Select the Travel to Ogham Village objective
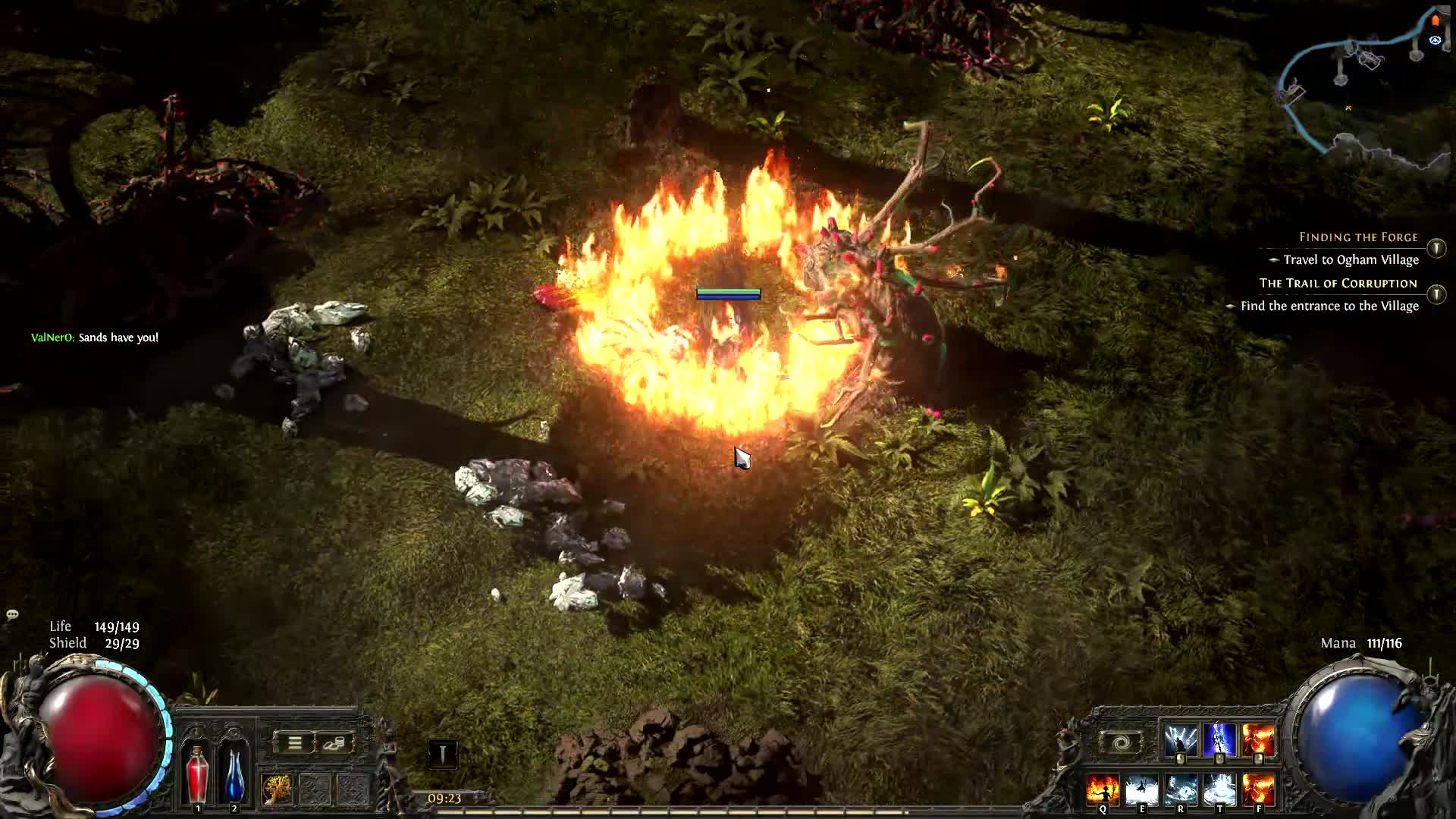 tap(1351, 260)
